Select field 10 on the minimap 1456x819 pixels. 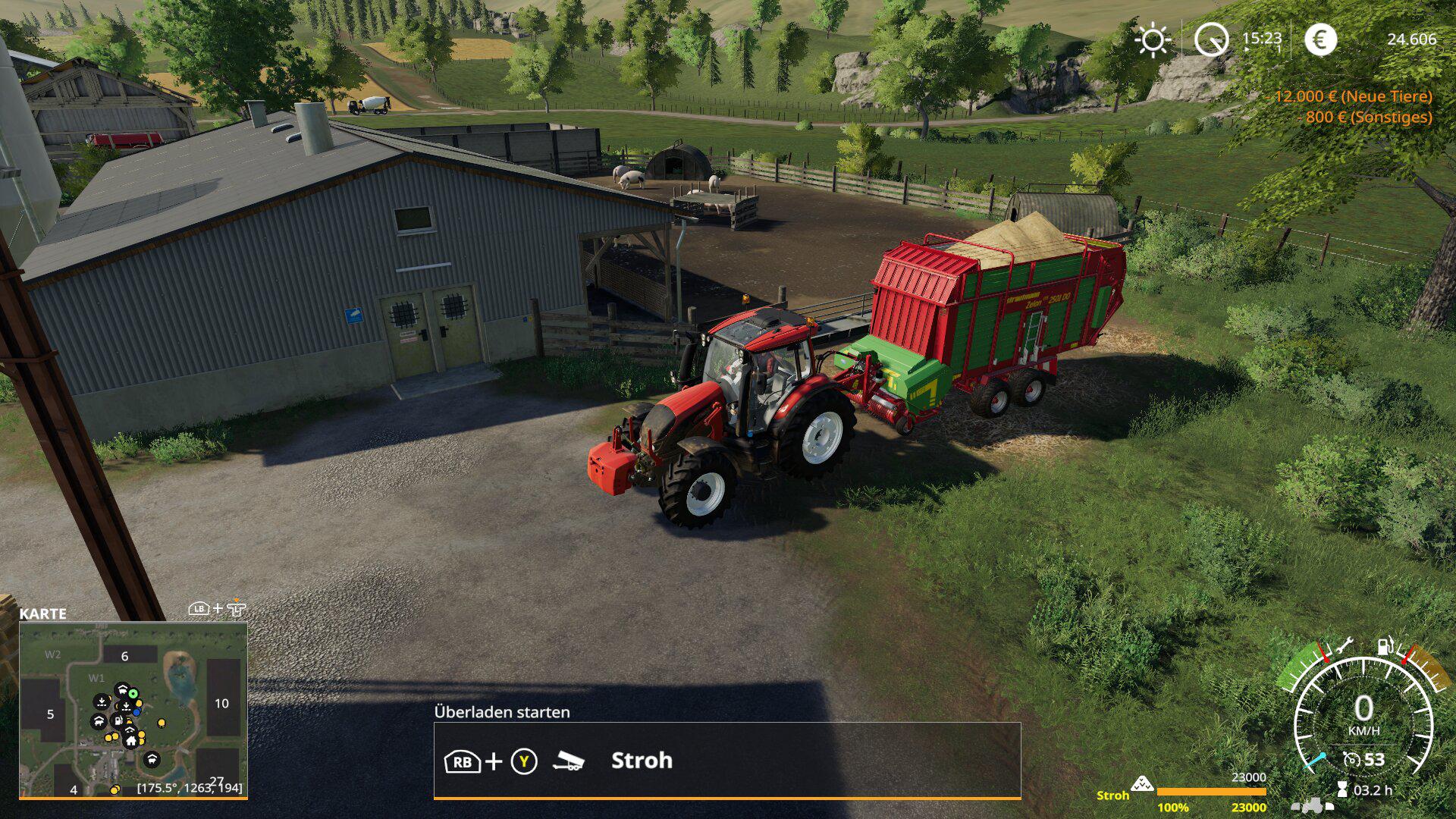(222, 703)
